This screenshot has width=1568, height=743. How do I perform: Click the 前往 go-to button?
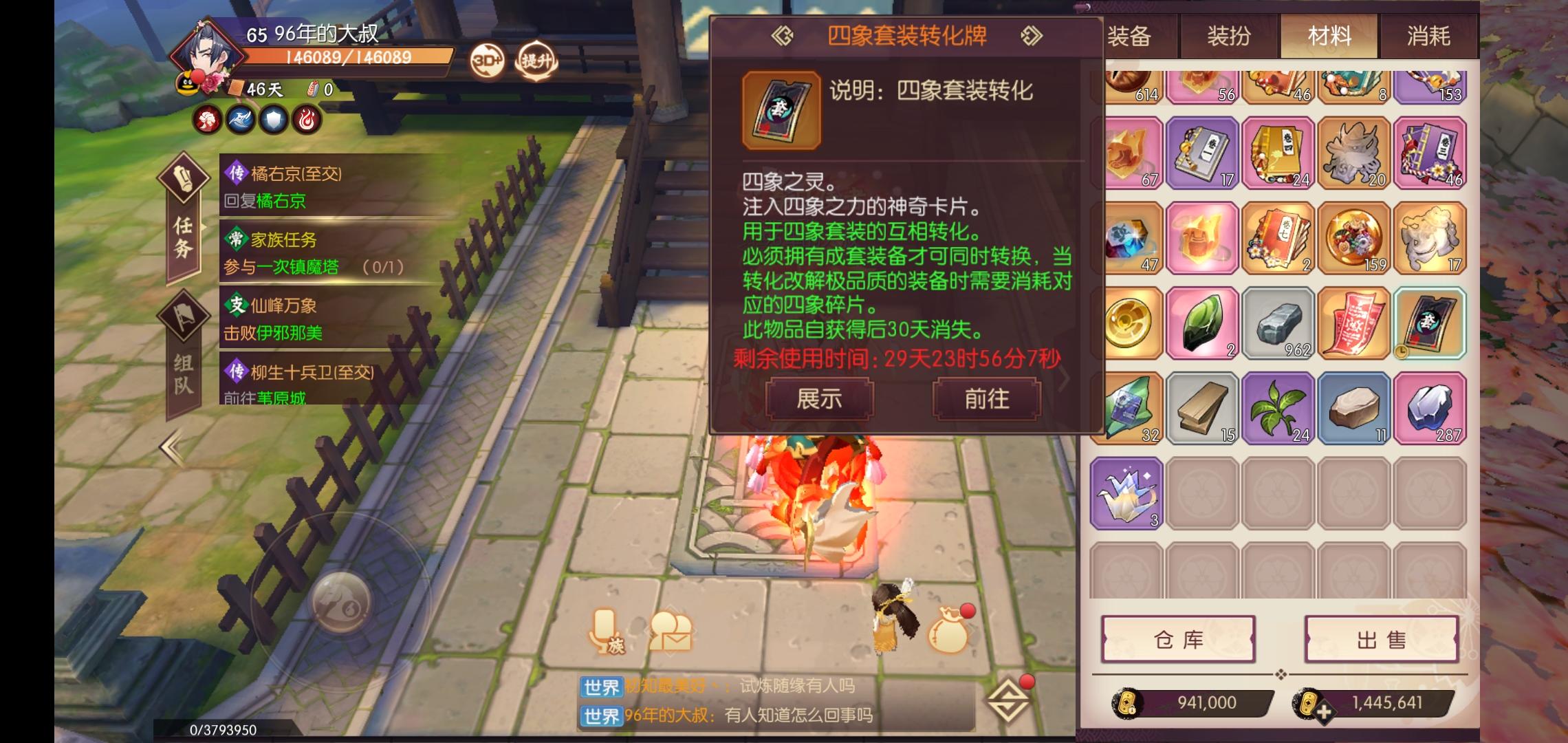click(x=986, y=399)
